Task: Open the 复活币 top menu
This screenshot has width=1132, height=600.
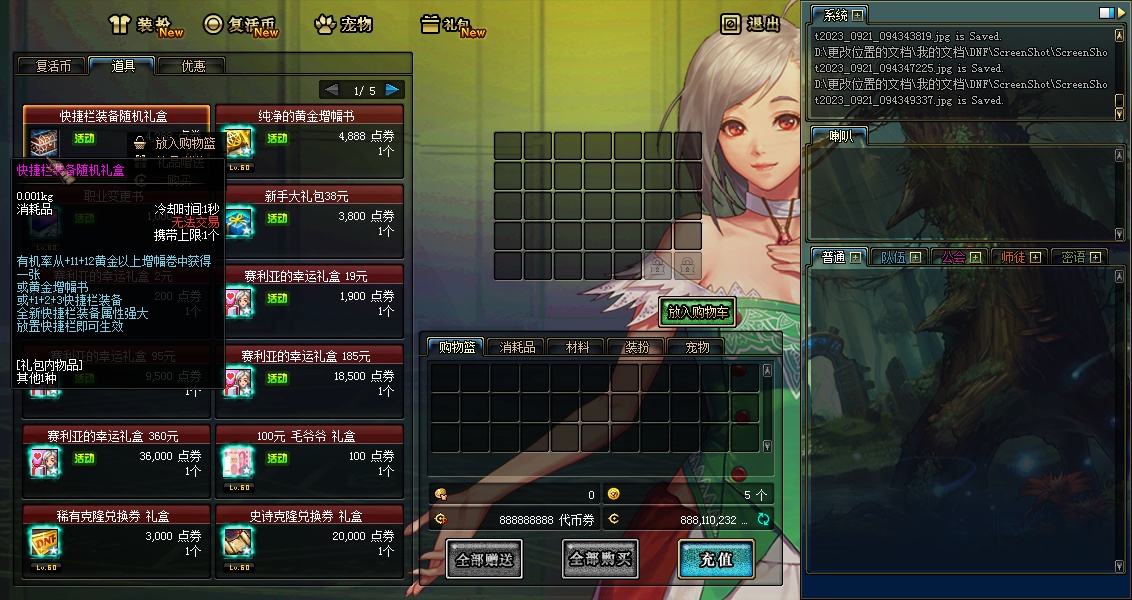Action: click(241, 24)
